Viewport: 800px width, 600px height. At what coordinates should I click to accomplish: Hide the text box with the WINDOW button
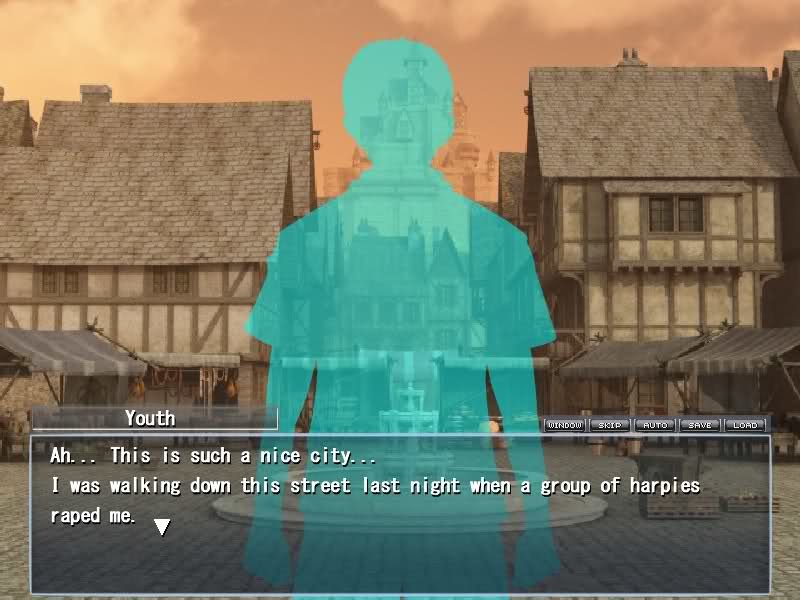click(565, 425)
